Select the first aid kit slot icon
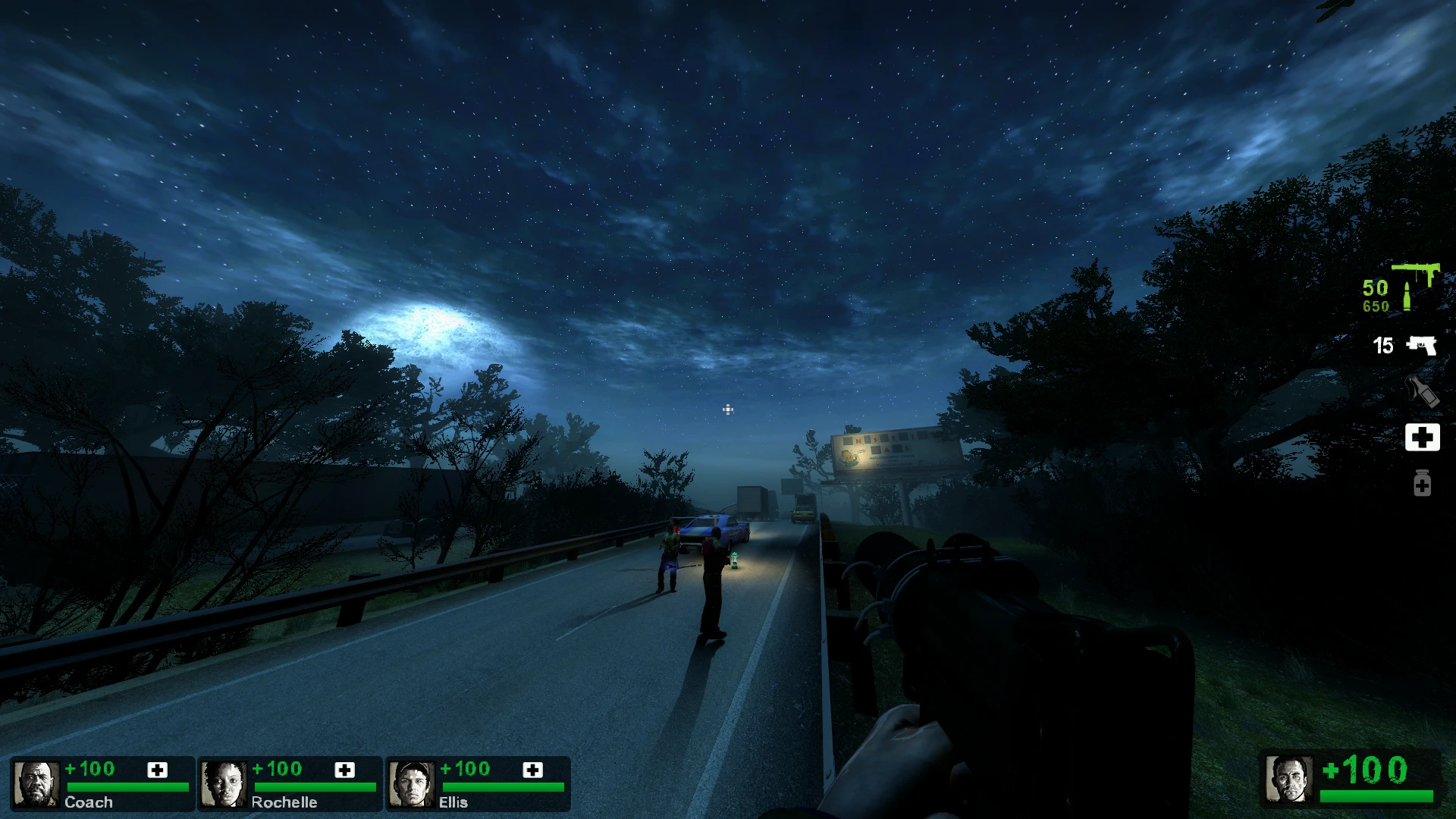This screenshot has height=819, width=1456. coord(1422,437)
